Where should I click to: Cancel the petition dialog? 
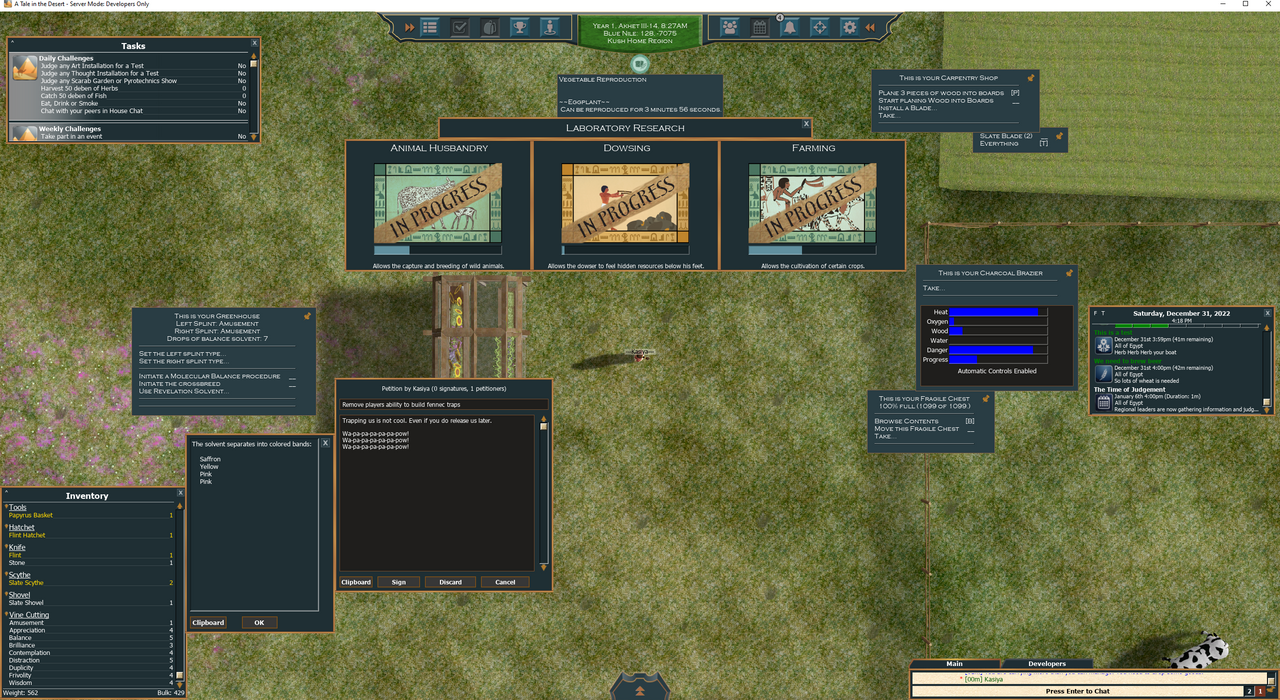pyautogui.click(x=505, y=582)
